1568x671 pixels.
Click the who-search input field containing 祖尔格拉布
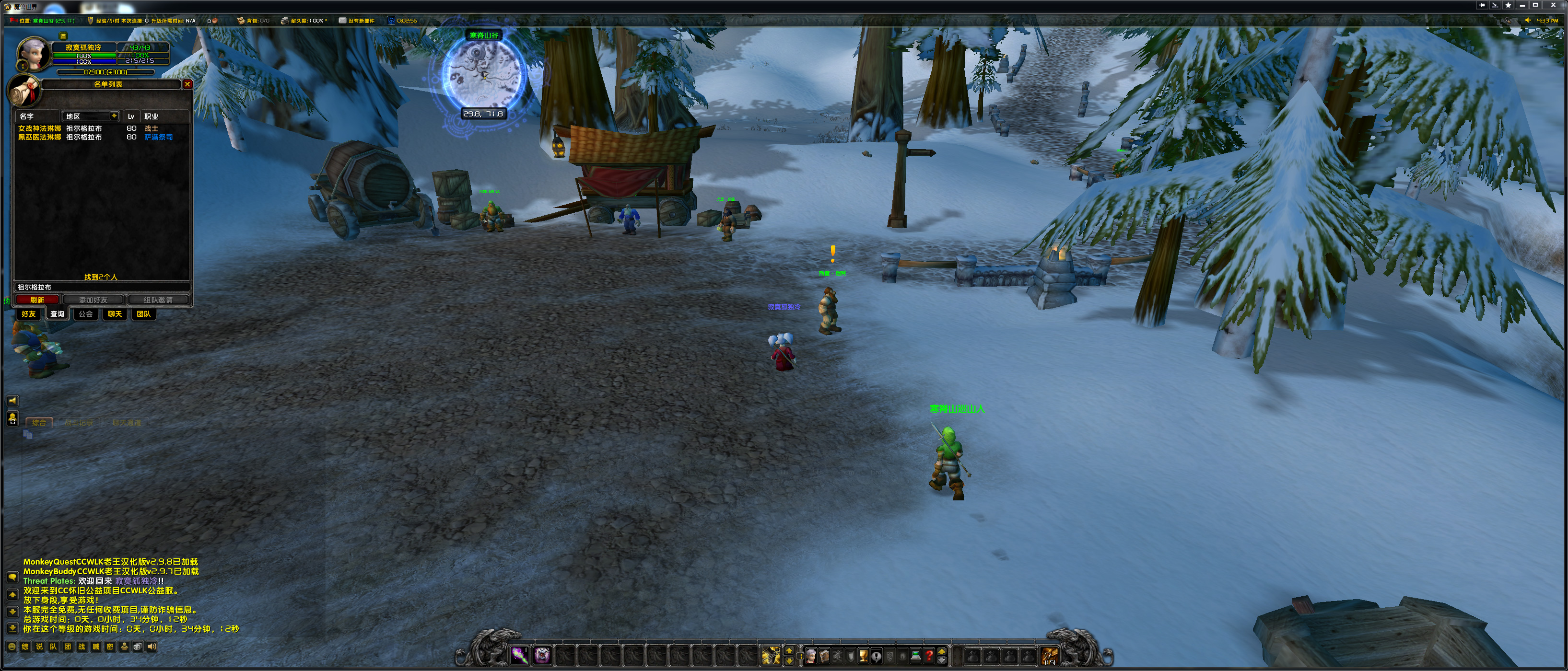(x=100, y=287)
